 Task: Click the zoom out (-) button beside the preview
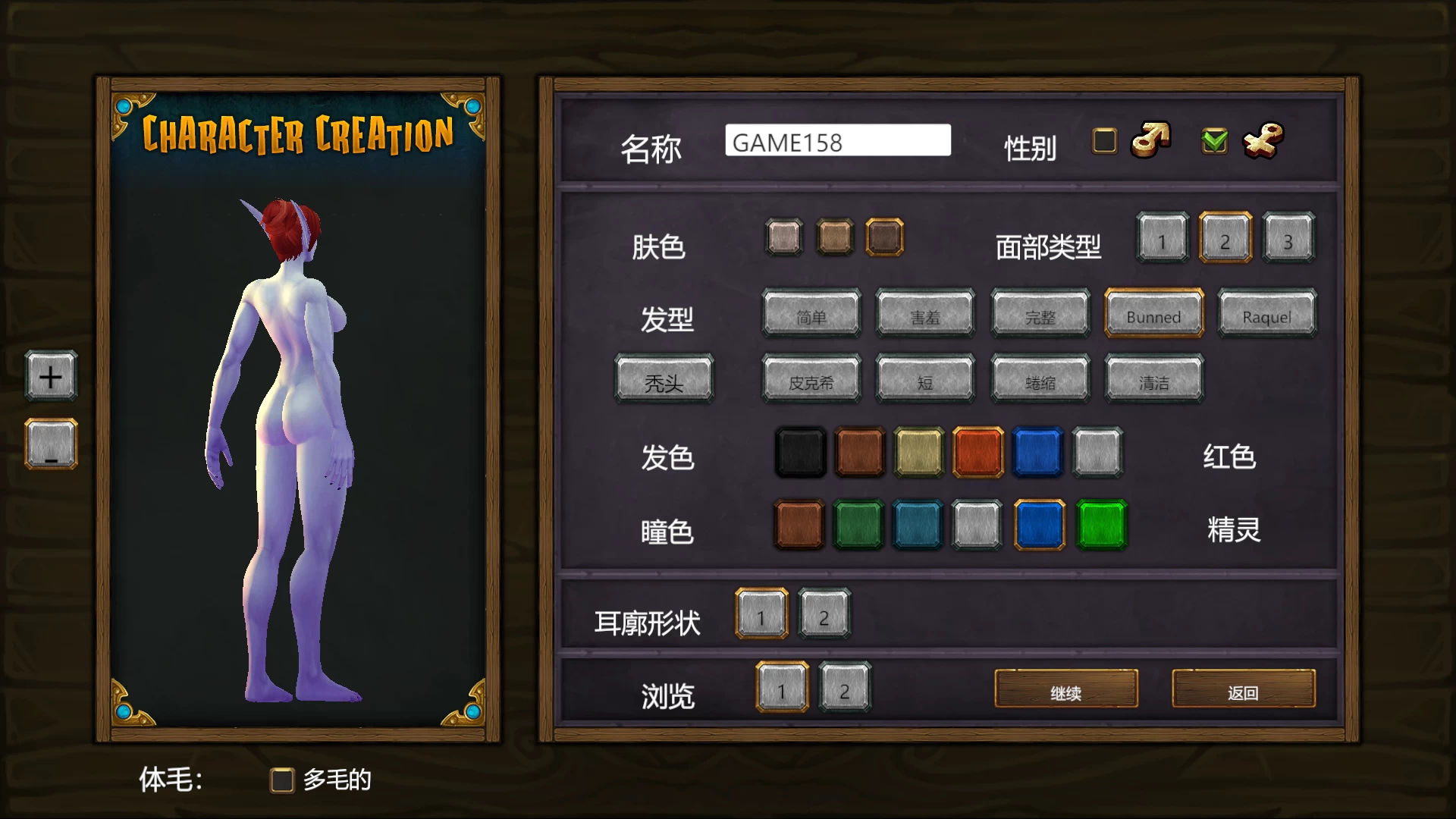click(50, 443)
